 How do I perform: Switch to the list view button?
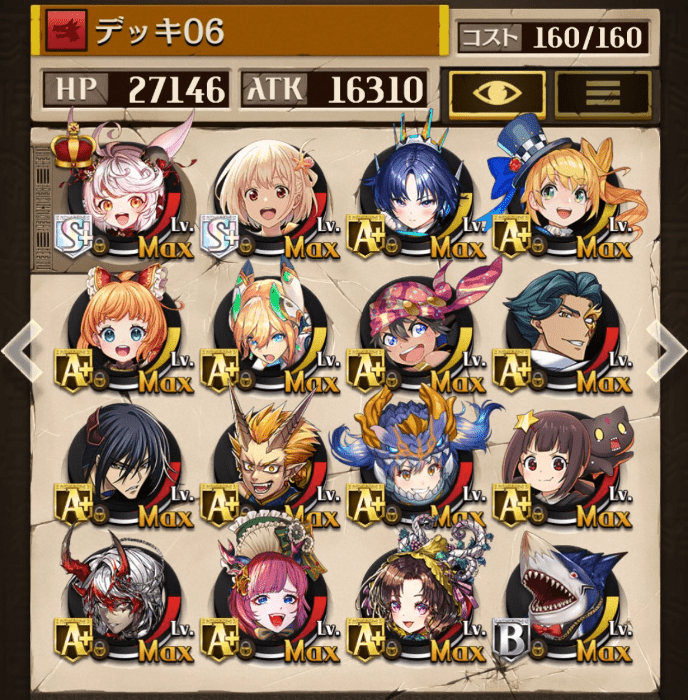[x=602, y=92]
